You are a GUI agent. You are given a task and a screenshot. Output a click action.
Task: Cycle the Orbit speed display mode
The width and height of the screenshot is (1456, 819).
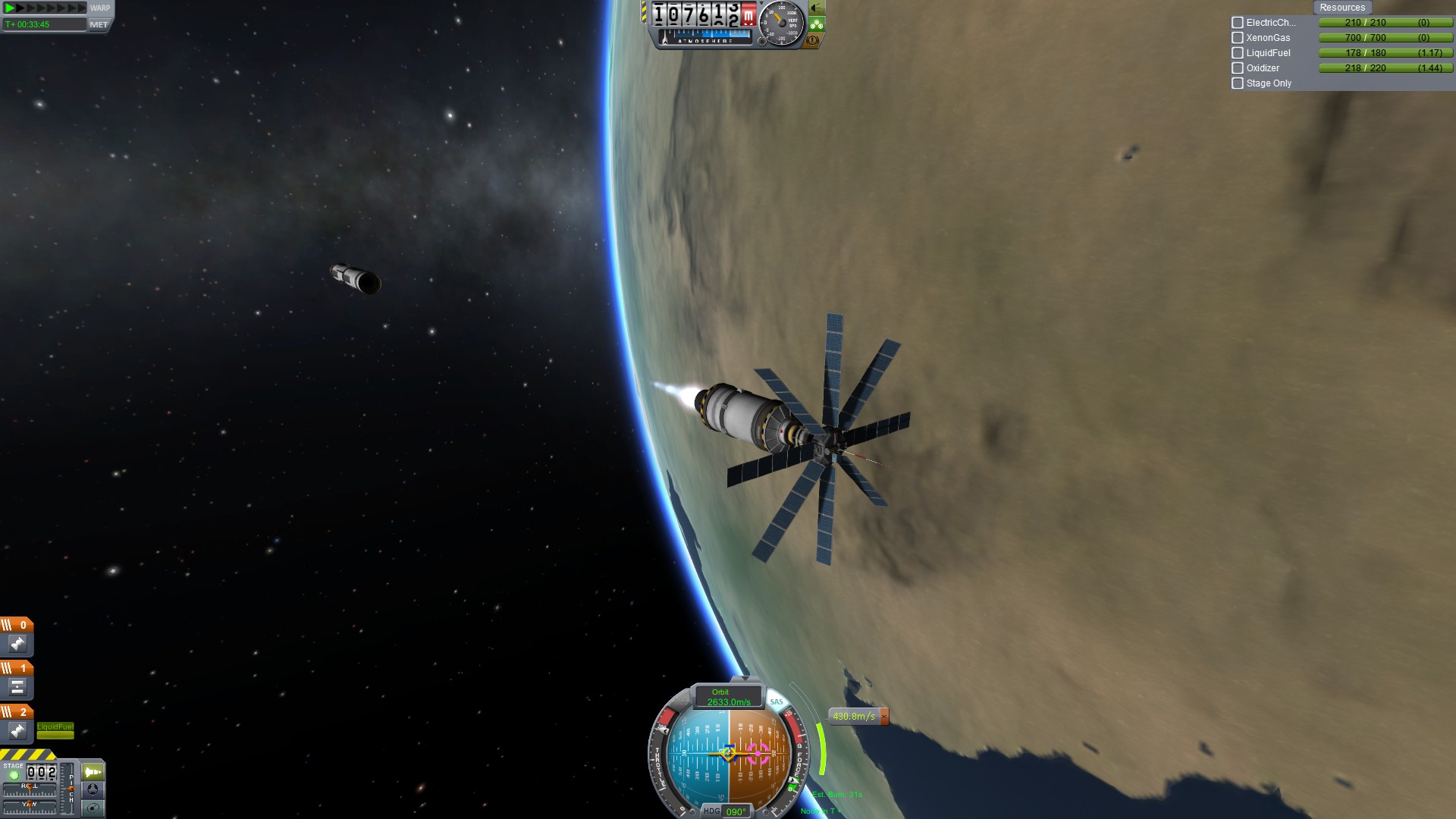point(728,697)
